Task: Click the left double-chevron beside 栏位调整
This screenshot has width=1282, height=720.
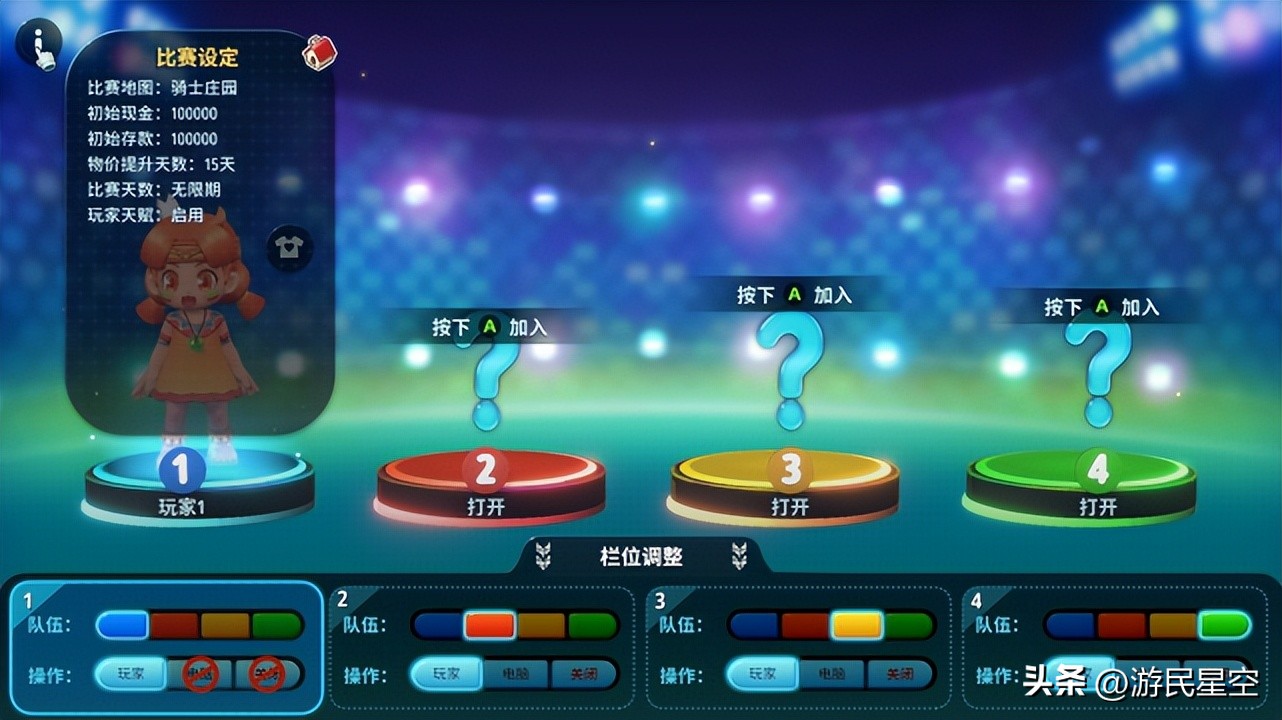Action: (x=544, y=557)
